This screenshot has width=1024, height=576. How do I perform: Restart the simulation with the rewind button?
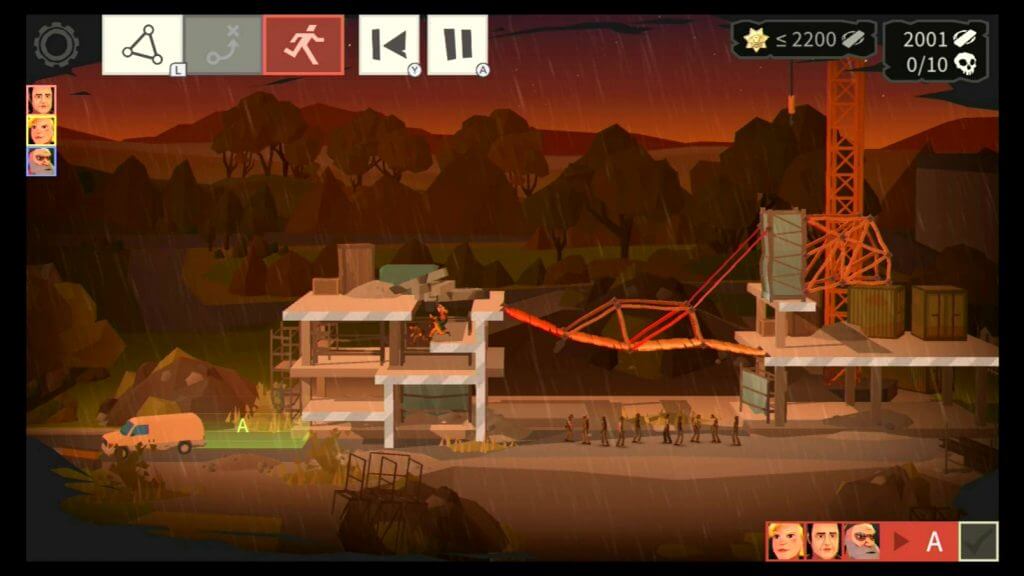pos(389,45)
